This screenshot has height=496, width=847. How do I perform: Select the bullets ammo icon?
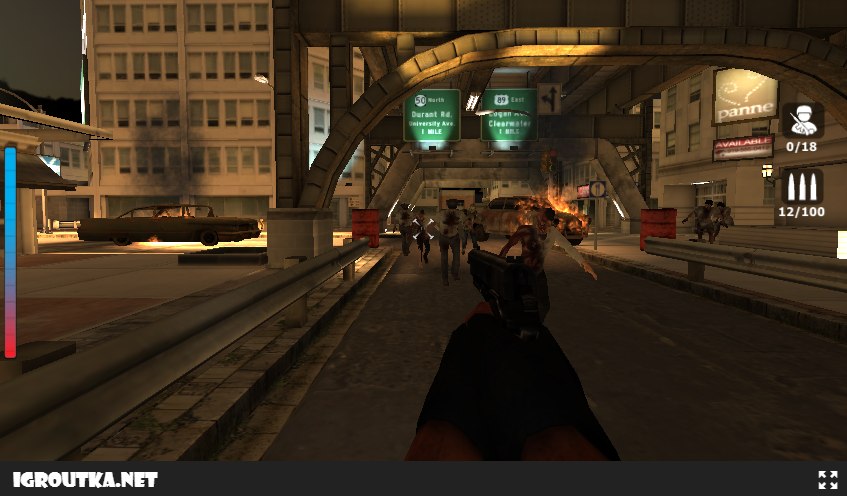tap(802, 186)
